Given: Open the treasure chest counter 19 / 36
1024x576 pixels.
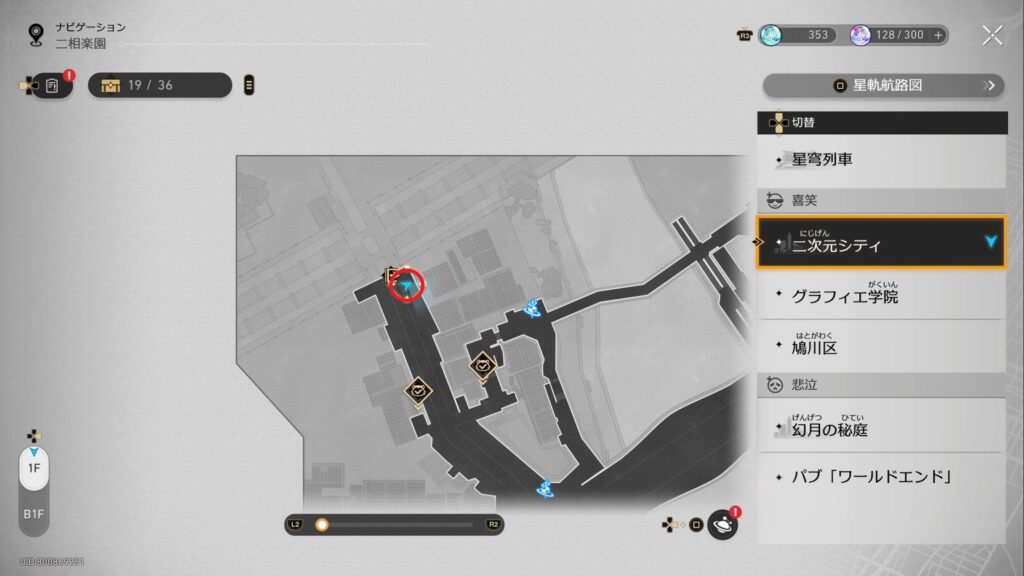Looking at the screenshot, I should [159, 85].
